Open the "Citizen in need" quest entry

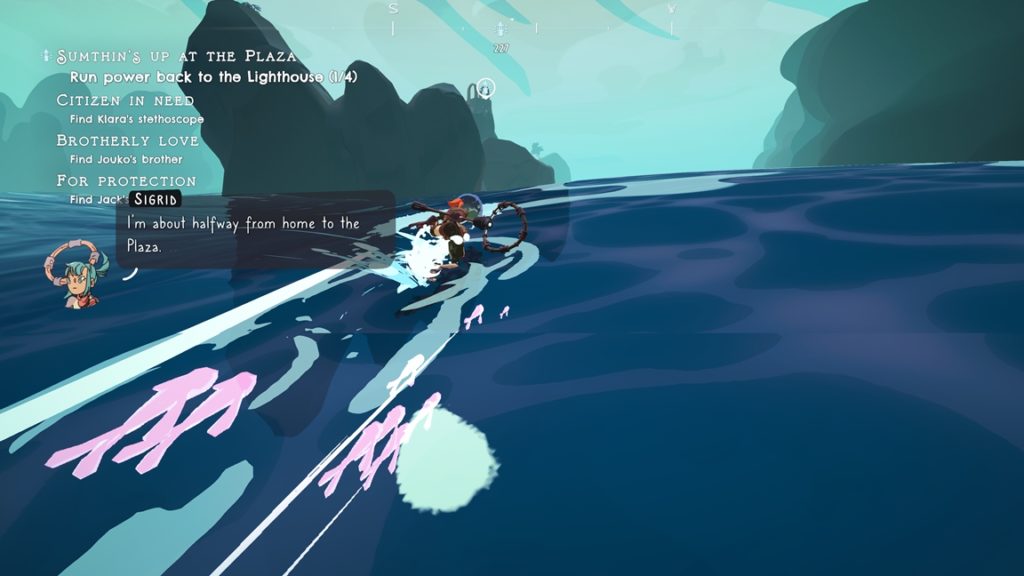tap(125, 100)
